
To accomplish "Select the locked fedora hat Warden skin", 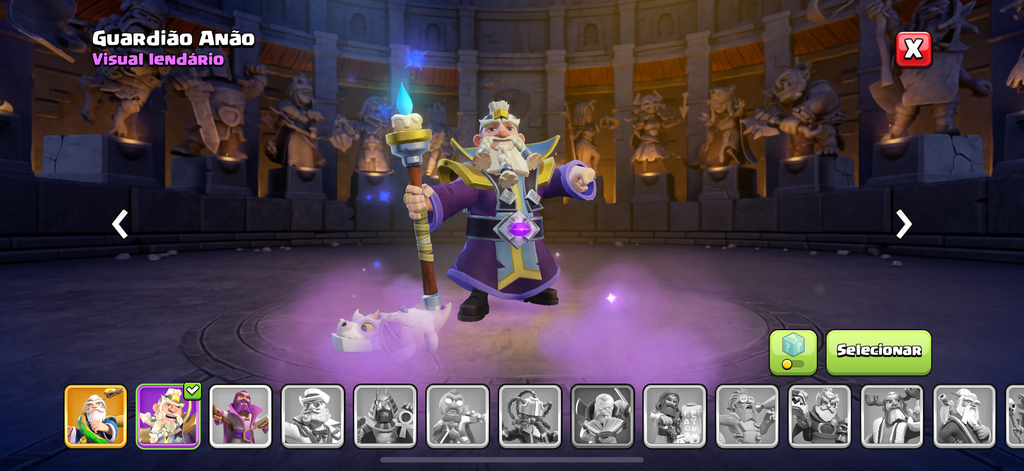I will pyautogui.click(x=313, y=416).
